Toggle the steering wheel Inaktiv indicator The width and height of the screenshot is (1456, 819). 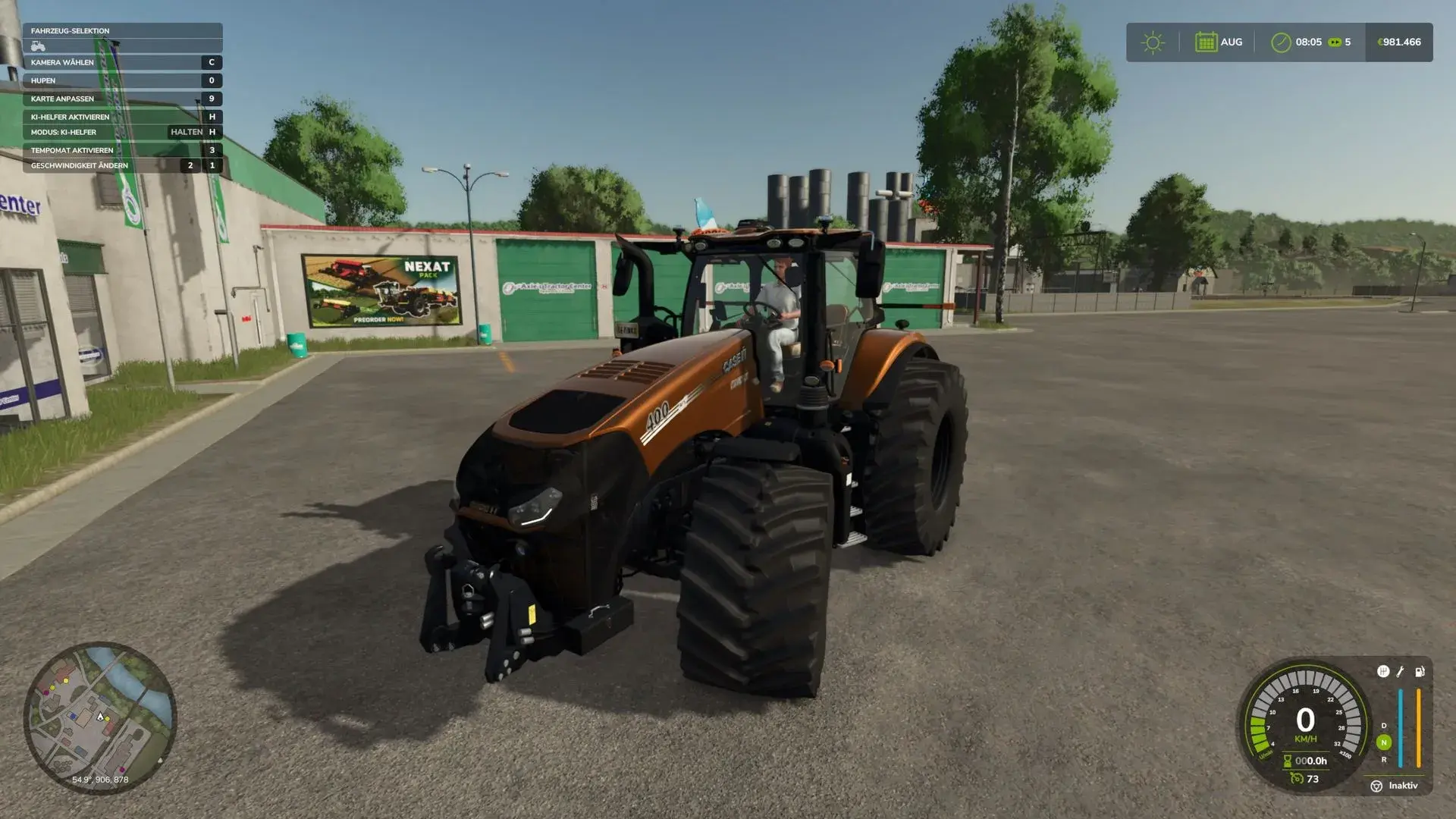point(1376,786)
